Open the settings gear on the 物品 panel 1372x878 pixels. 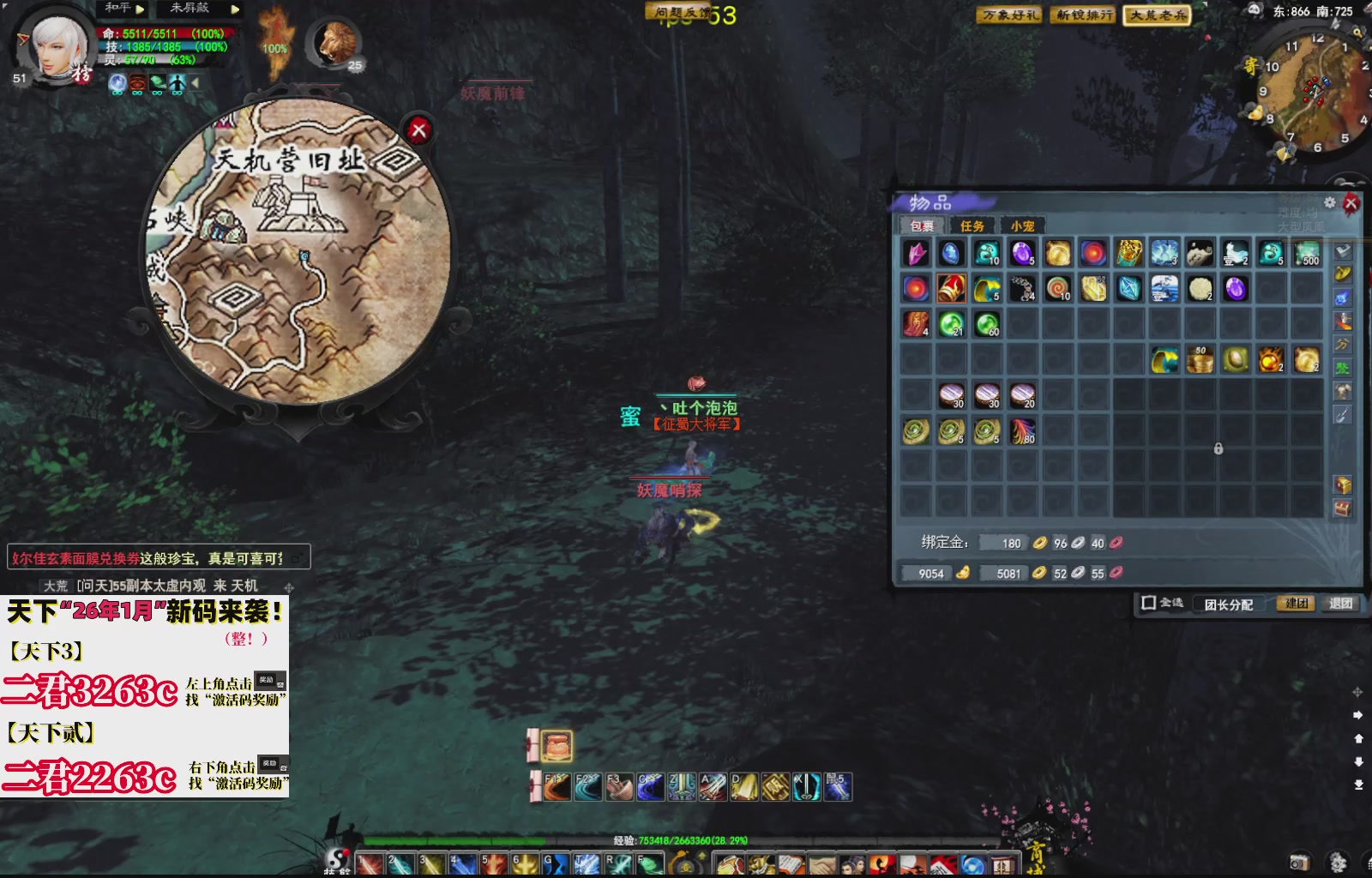coord(1329,203)
